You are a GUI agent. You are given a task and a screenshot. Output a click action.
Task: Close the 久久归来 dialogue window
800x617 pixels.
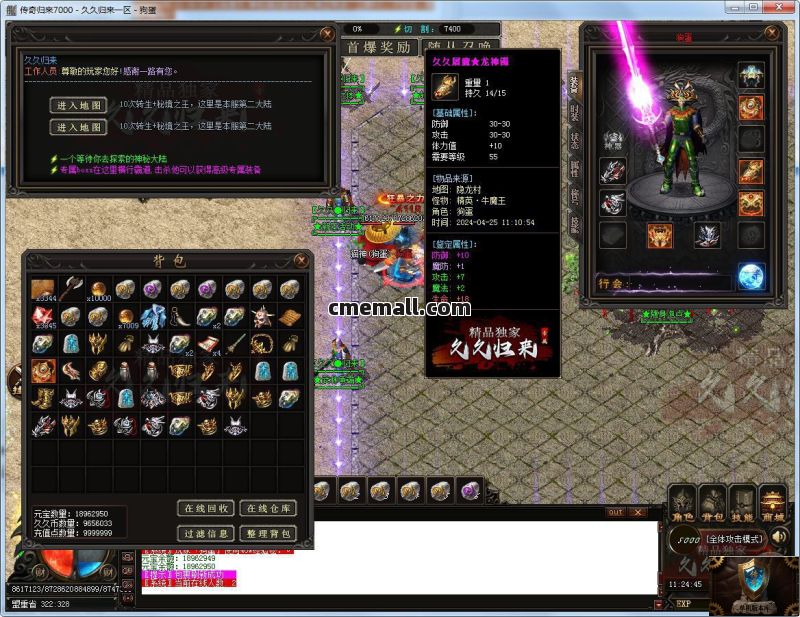pyautogui.click(x=327, y=33)
